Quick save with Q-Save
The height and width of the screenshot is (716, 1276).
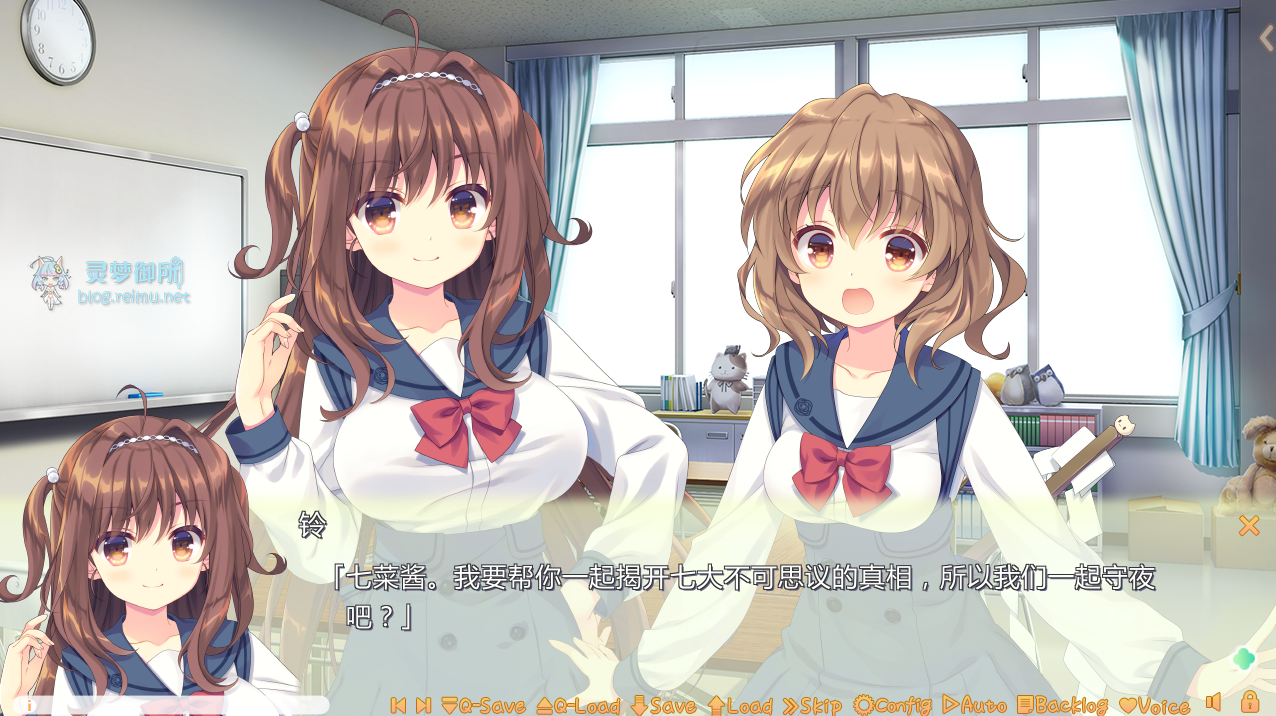coord(483,705)
